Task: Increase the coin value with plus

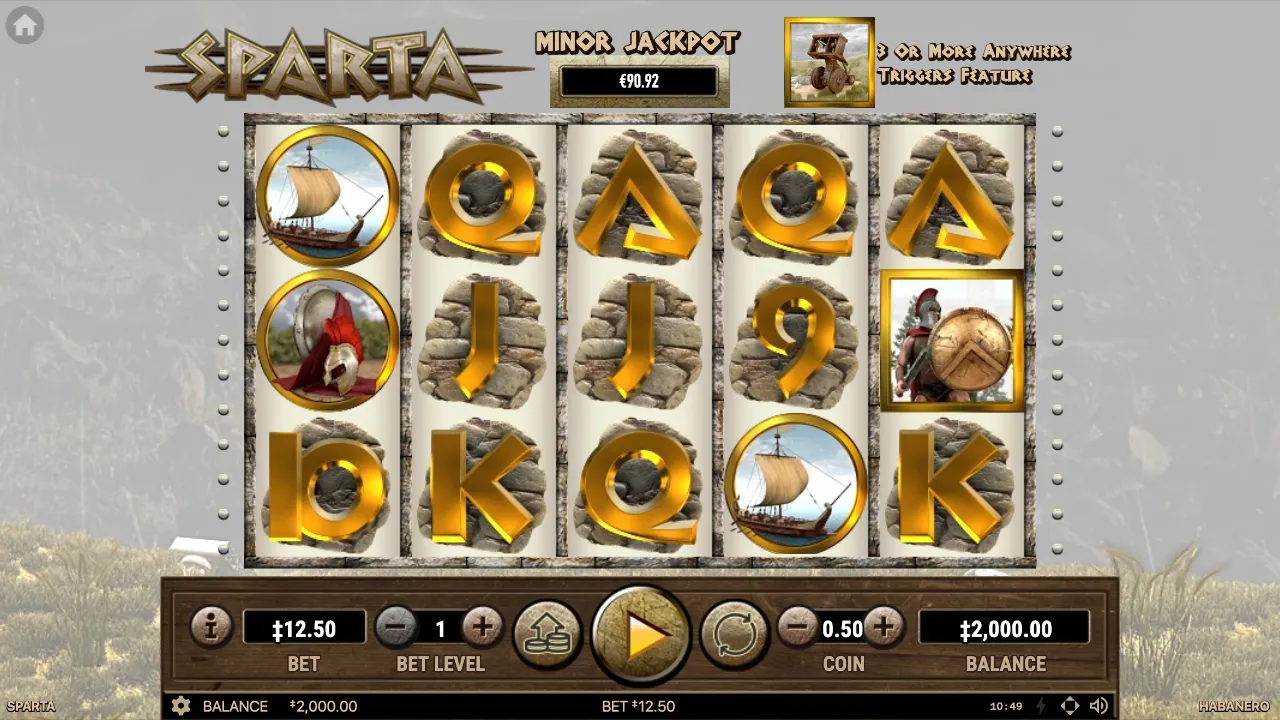Action: 883,629
